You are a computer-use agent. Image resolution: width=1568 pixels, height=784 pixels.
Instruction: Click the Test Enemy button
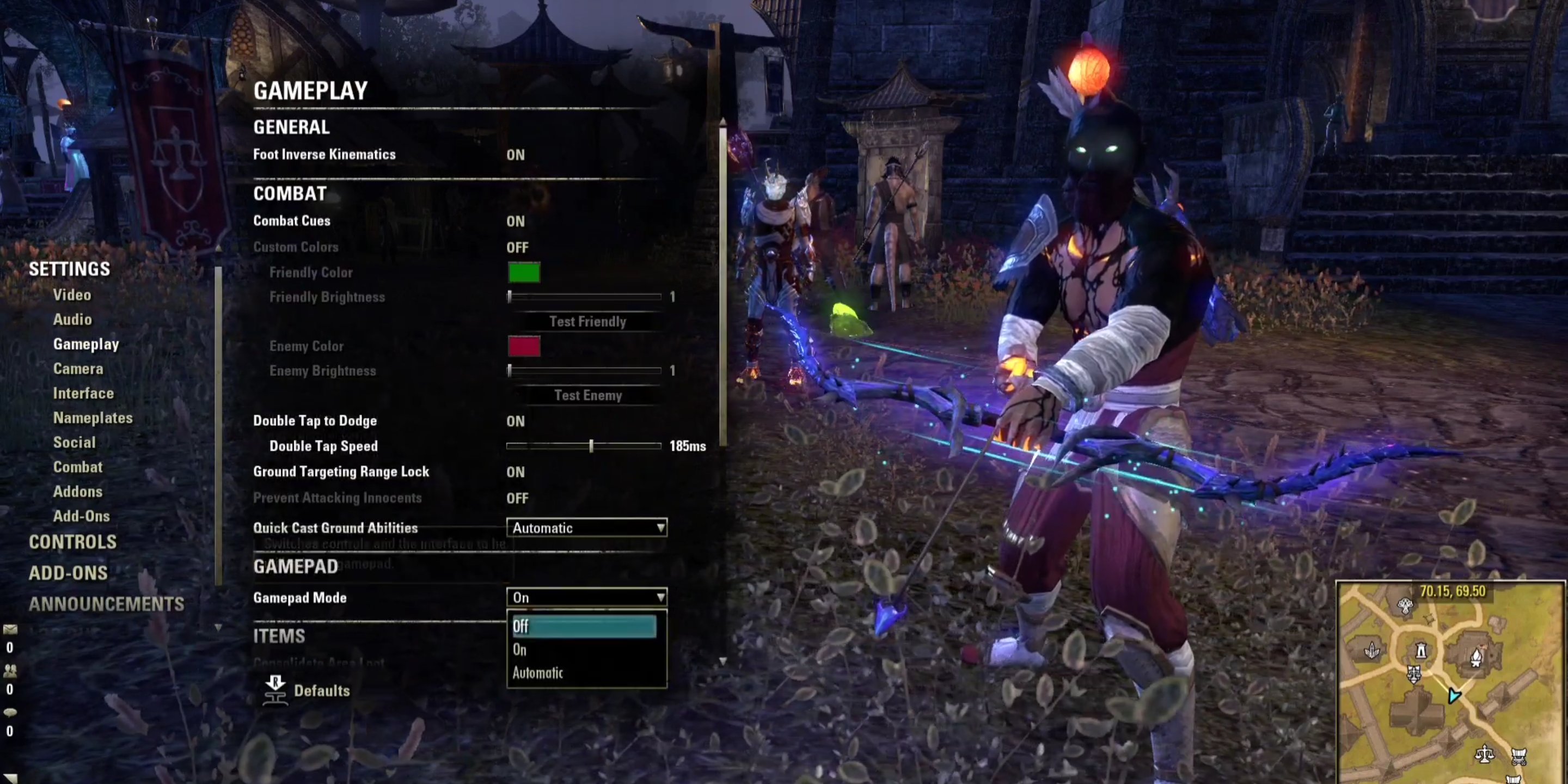click(x=587, y=396)
